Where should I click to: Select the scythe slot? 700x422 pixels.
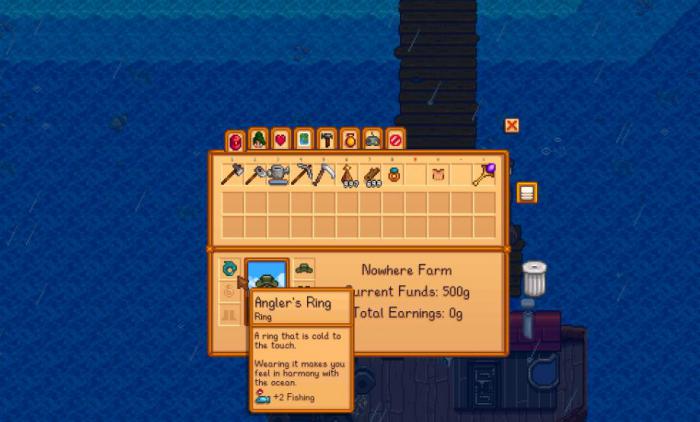pyautogui.click(x=324, y=175)
